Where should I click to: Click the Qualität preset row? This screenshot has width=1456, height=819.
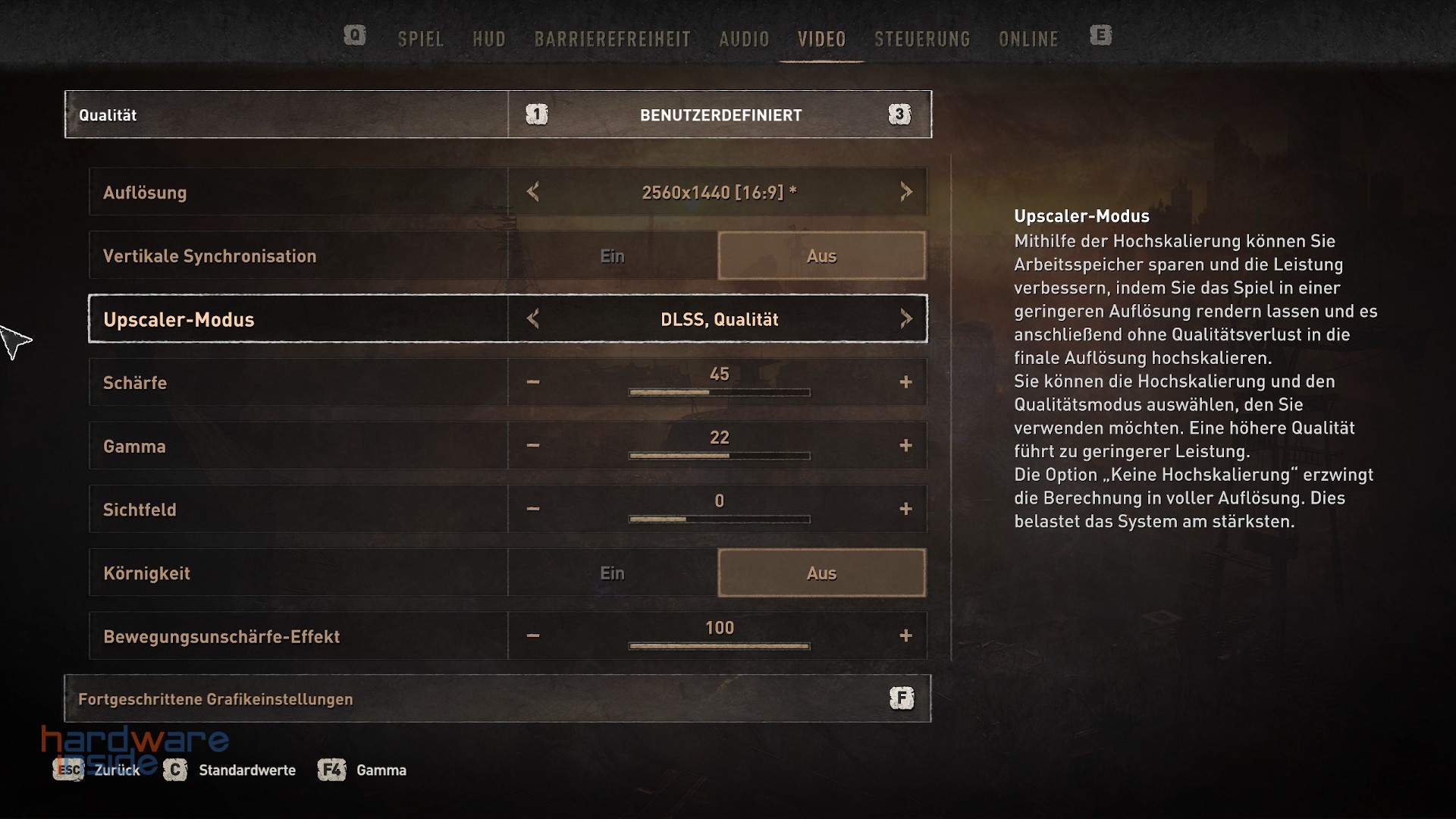tap(497, 115)
